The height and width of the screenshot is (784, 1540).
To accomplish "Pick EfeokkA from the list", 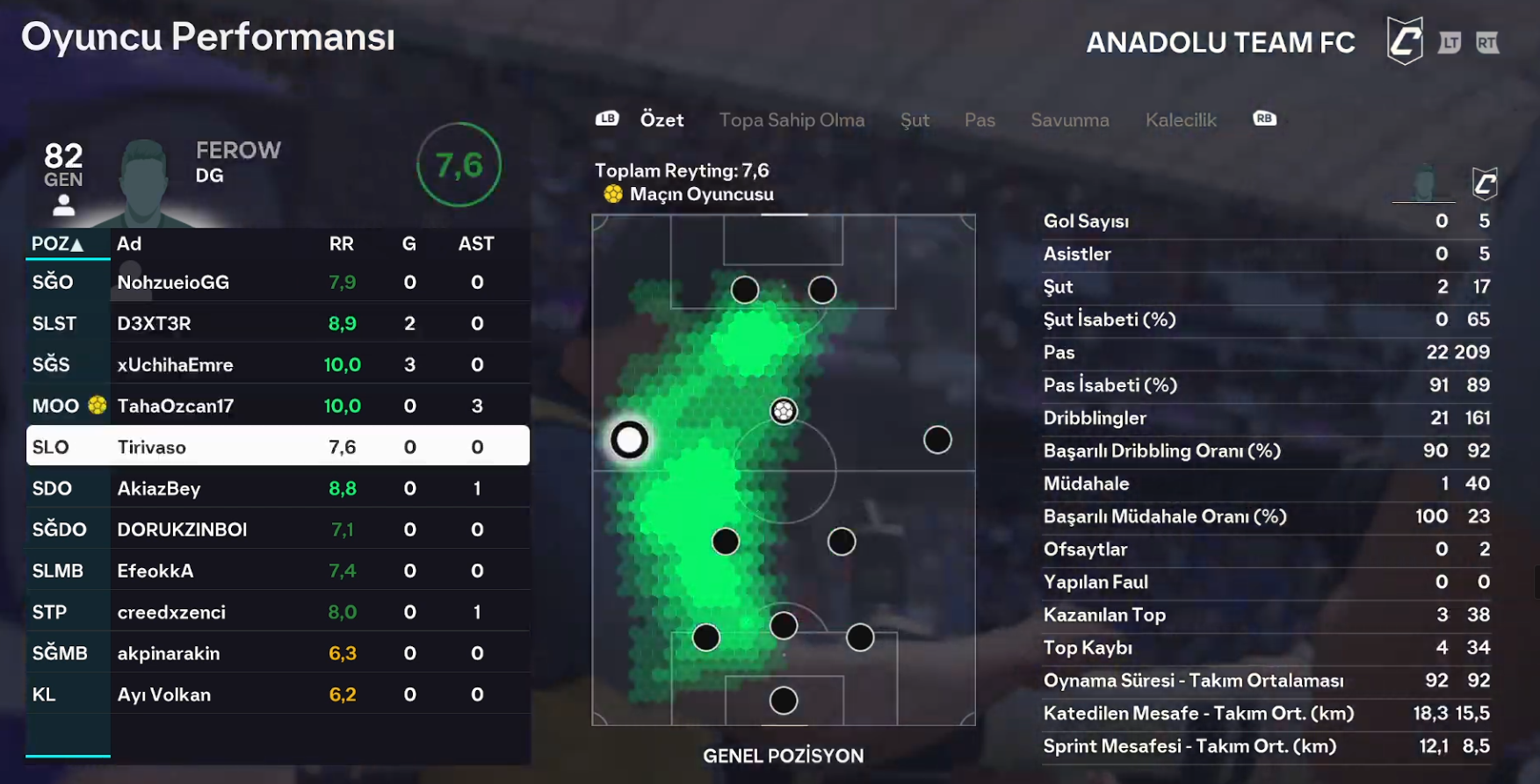I will coord(278,571).
